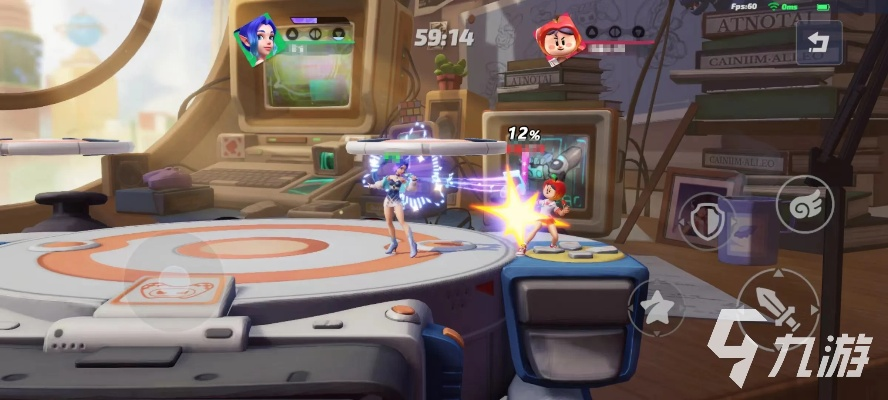Viewport: 888px width, 400px height.
Task: Use the wing jump button
Action: click(x=803, y=204)
